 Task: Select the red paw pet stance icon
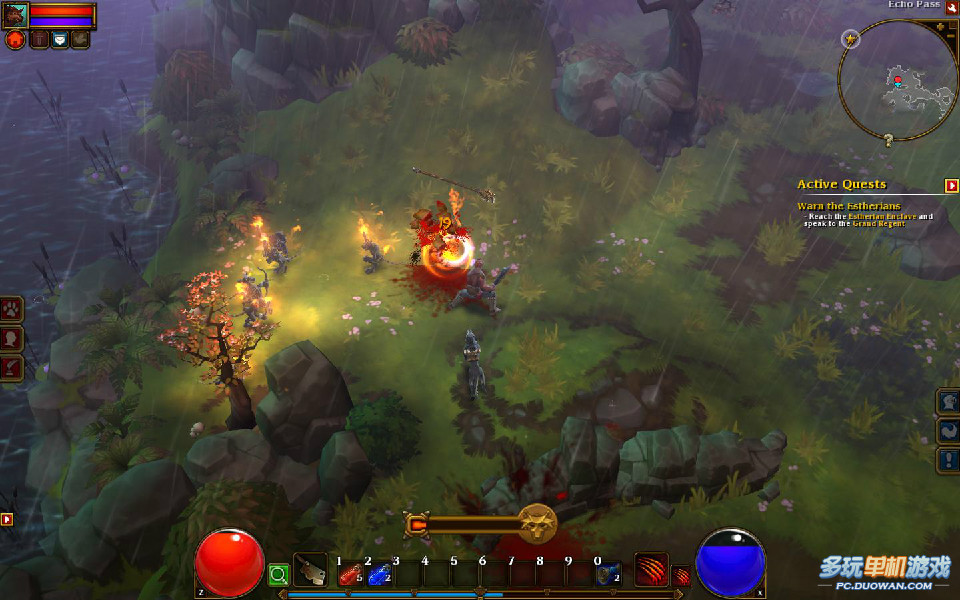[15, 40]
